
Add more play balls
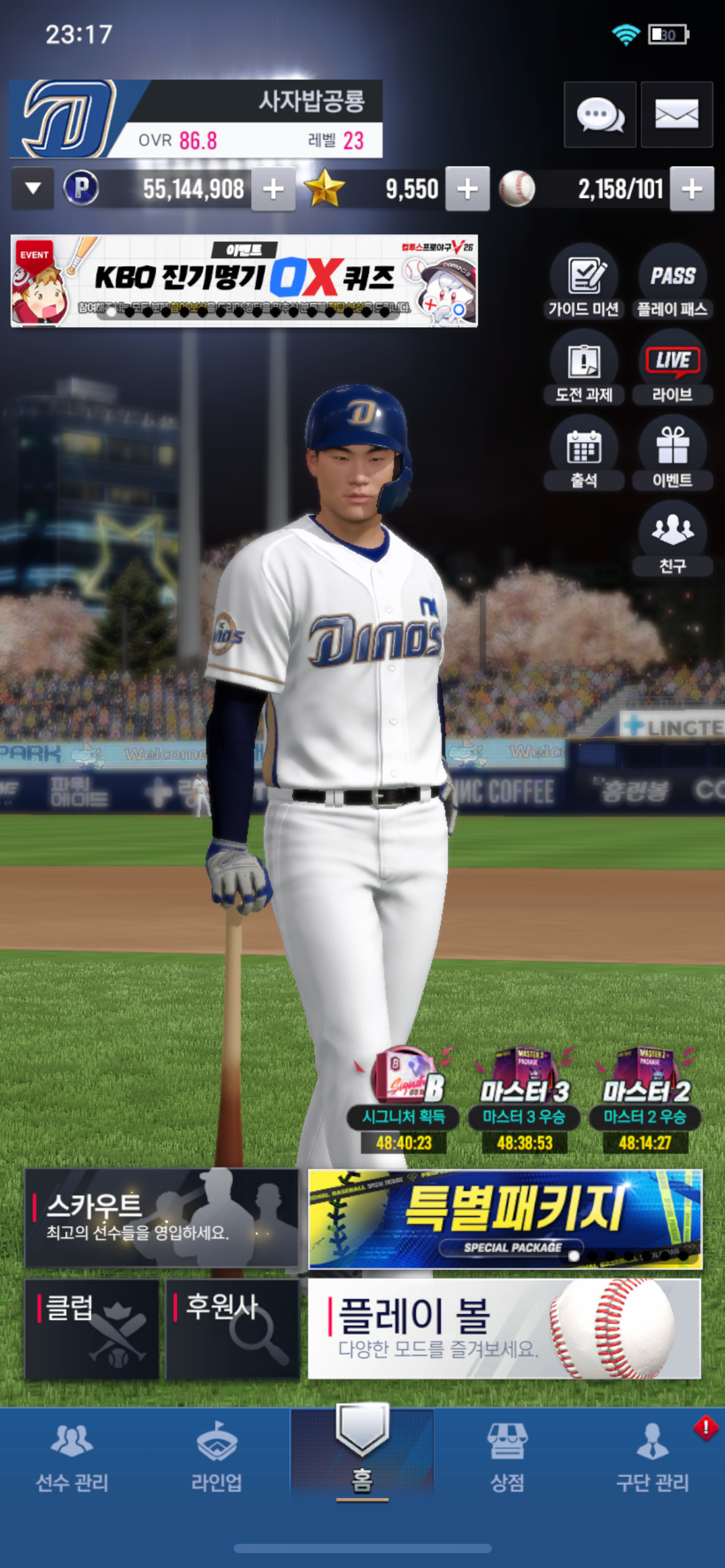(692, 189)
